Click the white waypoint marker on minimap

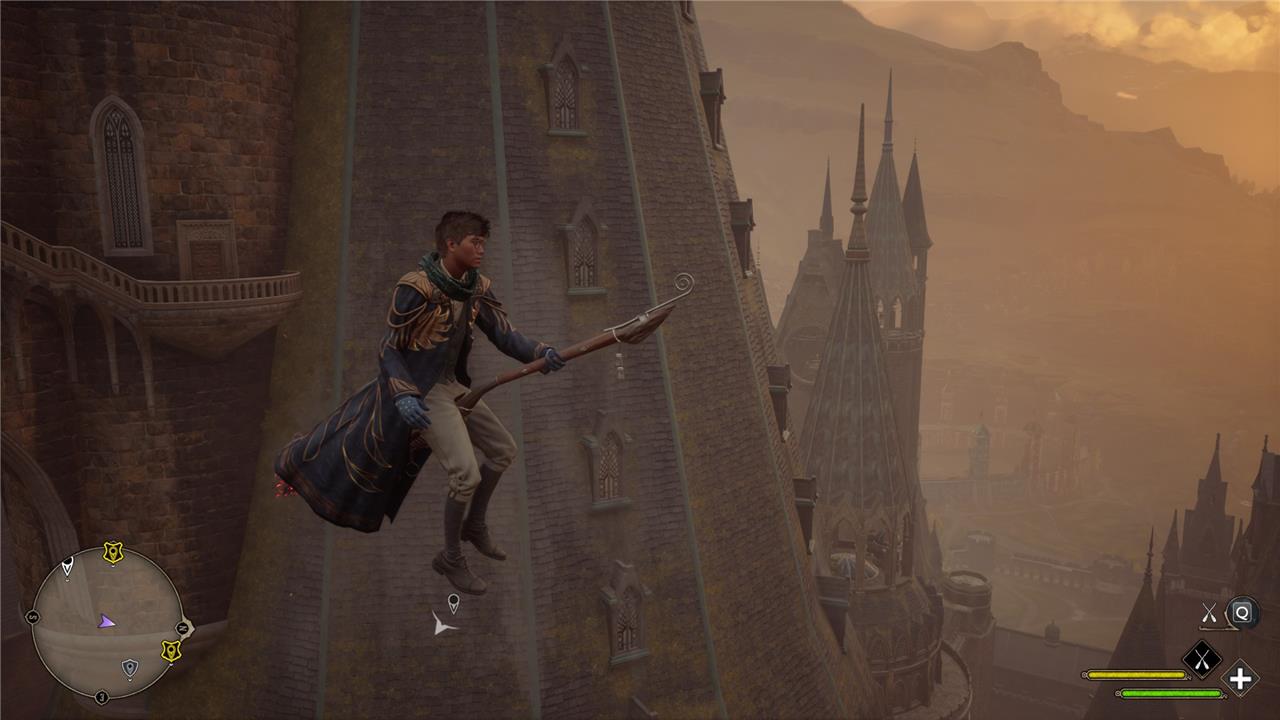pyautogui.click(x=67, y=566)
